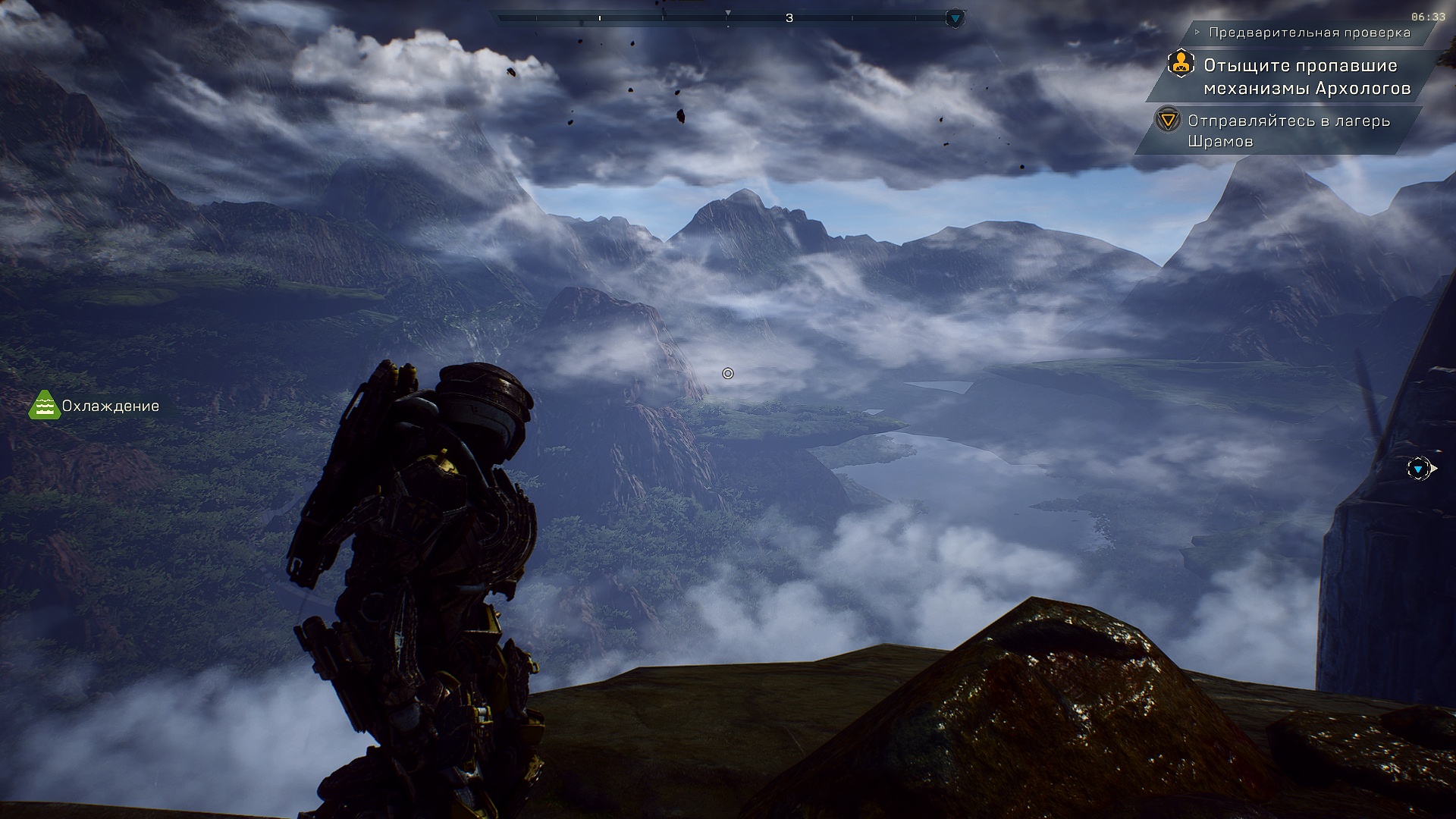Open the mission title "Предварительная проверка"
Viewport: 1456px width, 819px height.
tap(1309, 33)
